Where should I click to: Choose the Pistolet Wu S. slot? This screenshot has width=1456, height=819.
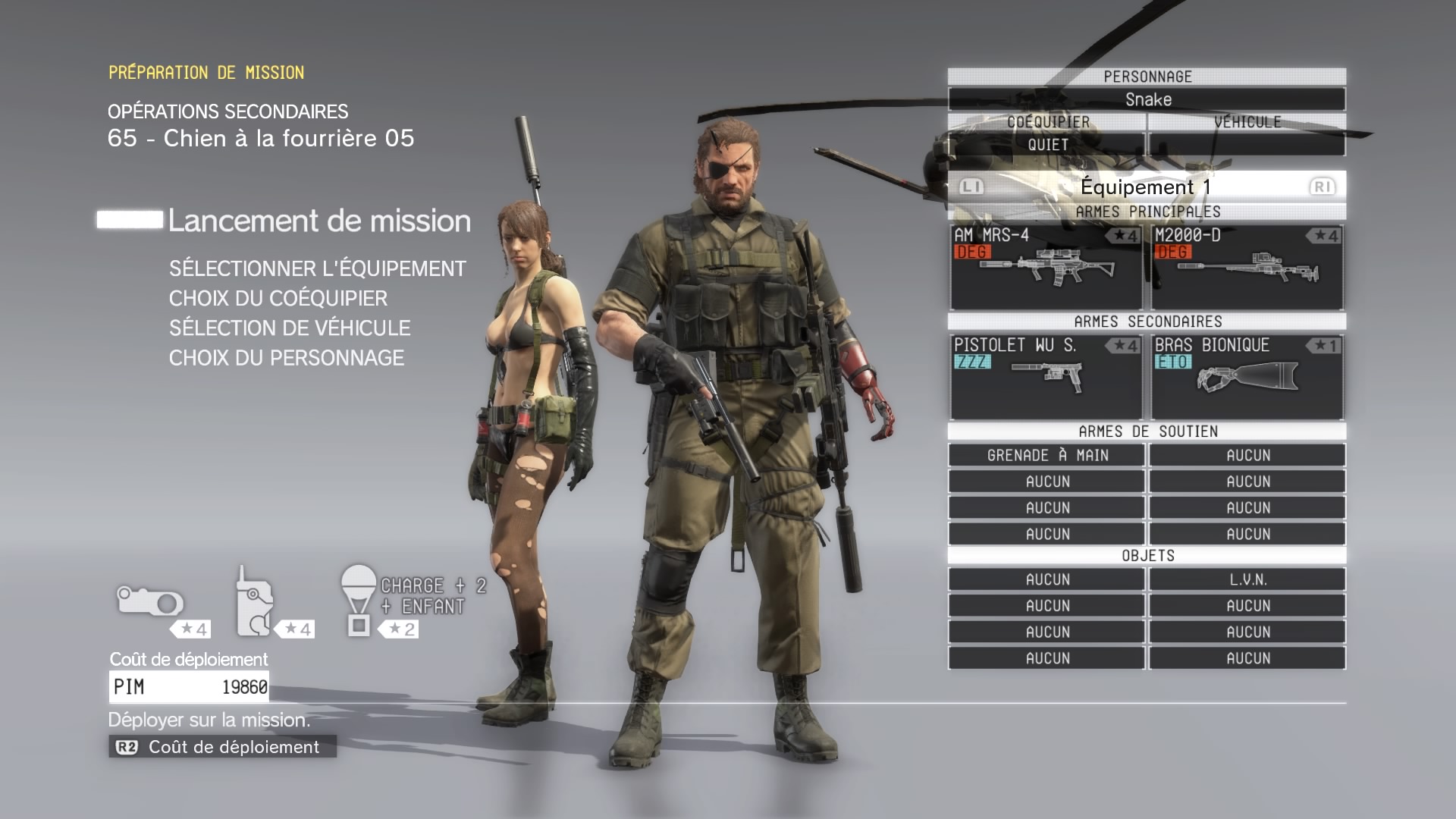(x=1046, y=377)
